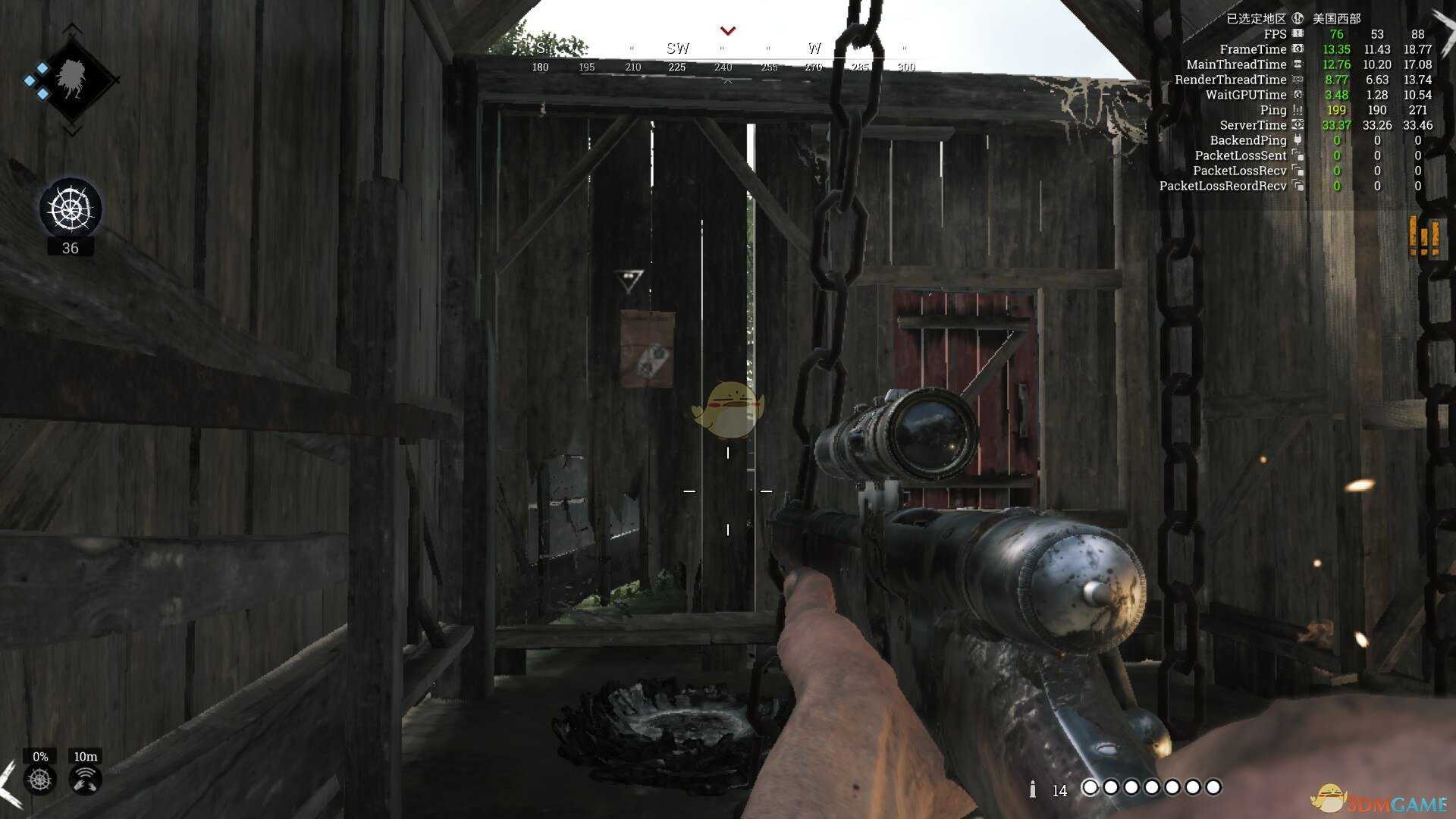
Task: Click the bounty target diamond emblem
Action: 72,80
